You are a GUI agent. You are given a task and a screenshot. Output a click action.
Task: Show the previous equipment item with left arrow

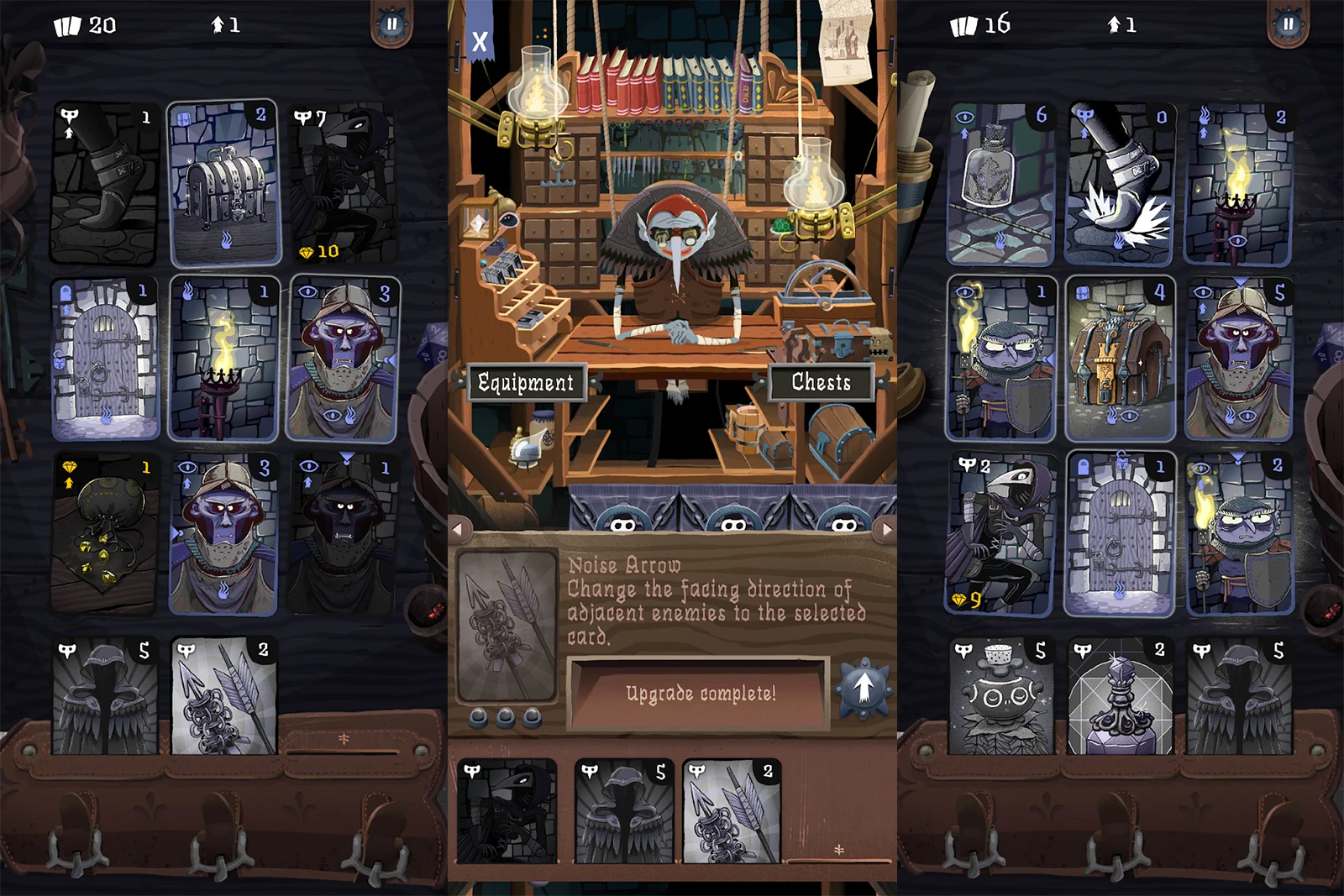pos(458,529)
